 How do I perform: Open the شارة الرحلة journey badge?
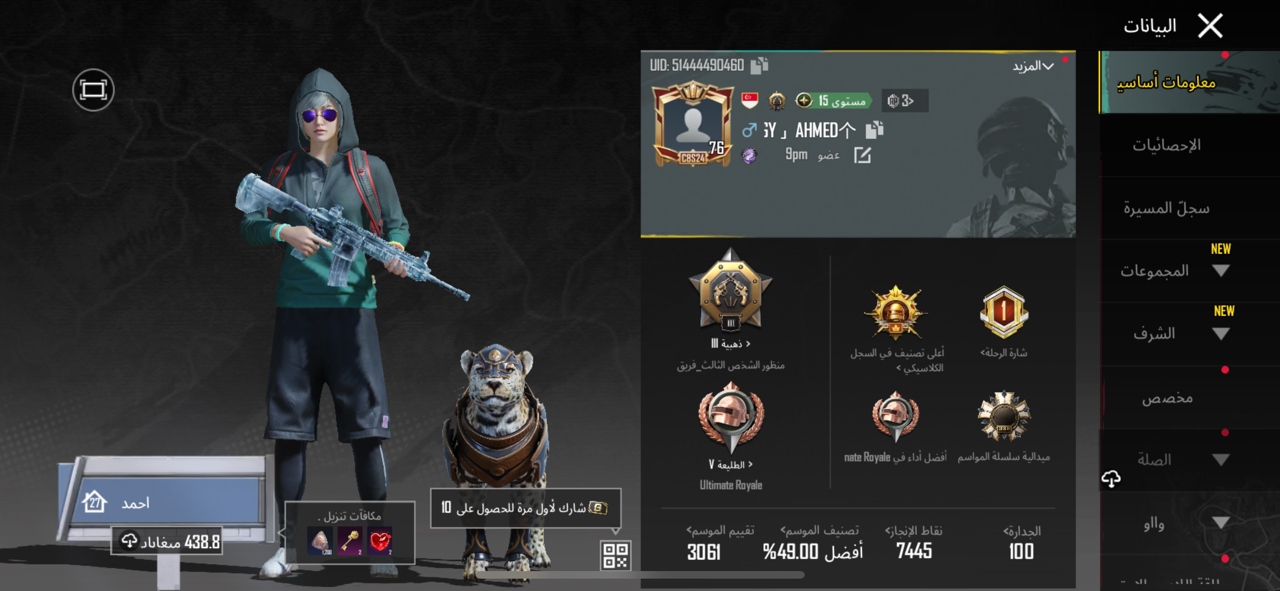1004,313
